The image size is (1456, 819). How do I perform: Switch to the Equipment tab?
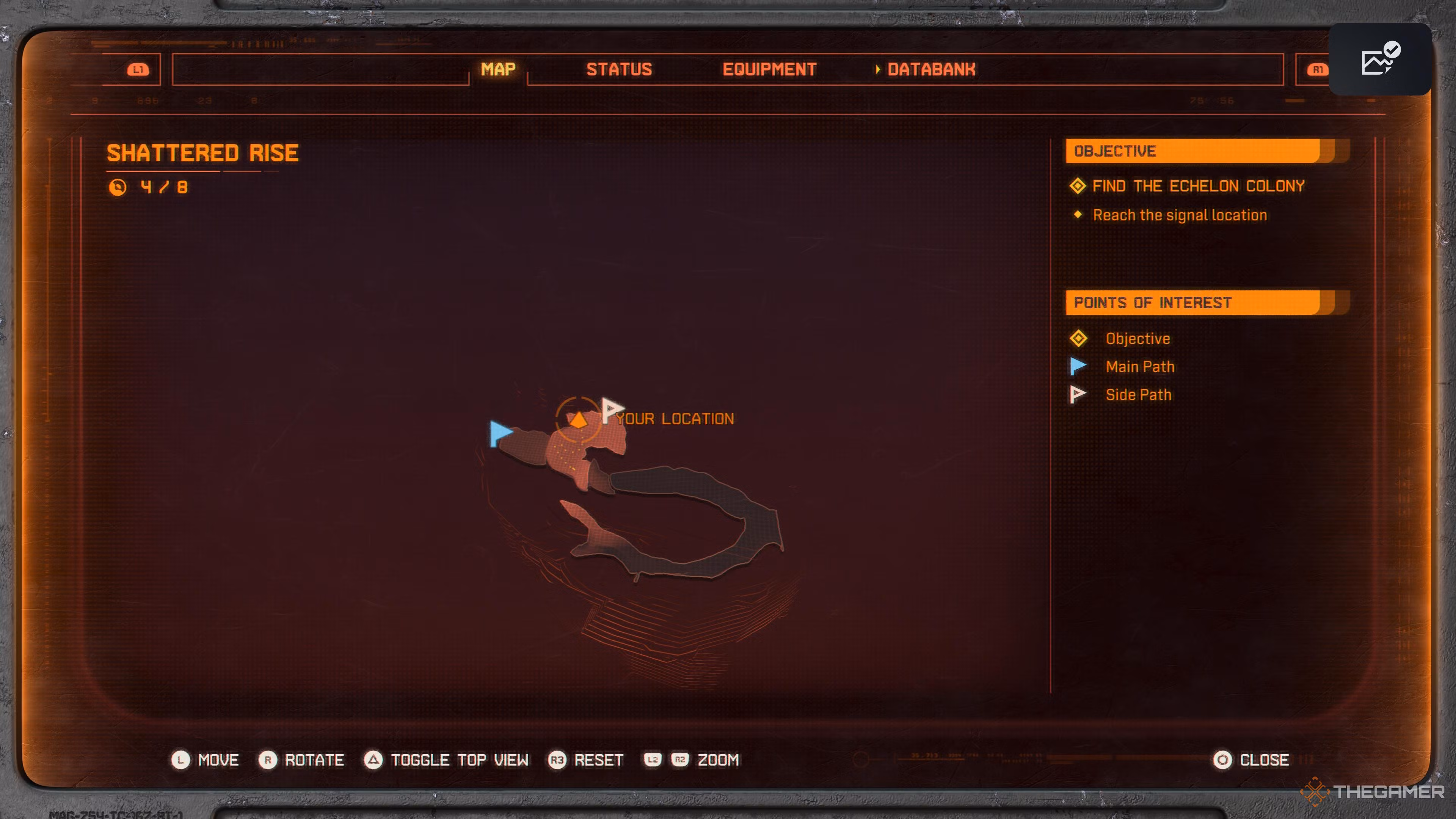pyautogui.click(x=769, y=69)
